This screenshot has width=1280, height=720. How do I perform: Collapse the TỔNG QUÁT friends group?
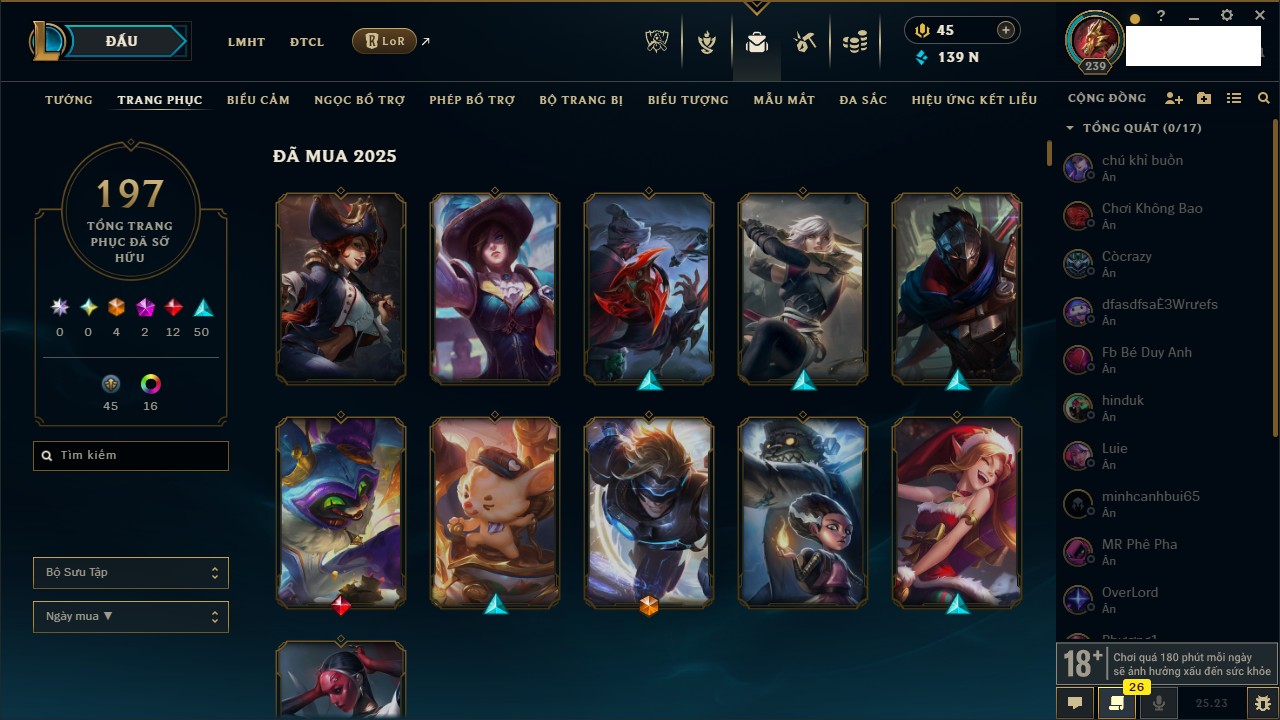1070,128
